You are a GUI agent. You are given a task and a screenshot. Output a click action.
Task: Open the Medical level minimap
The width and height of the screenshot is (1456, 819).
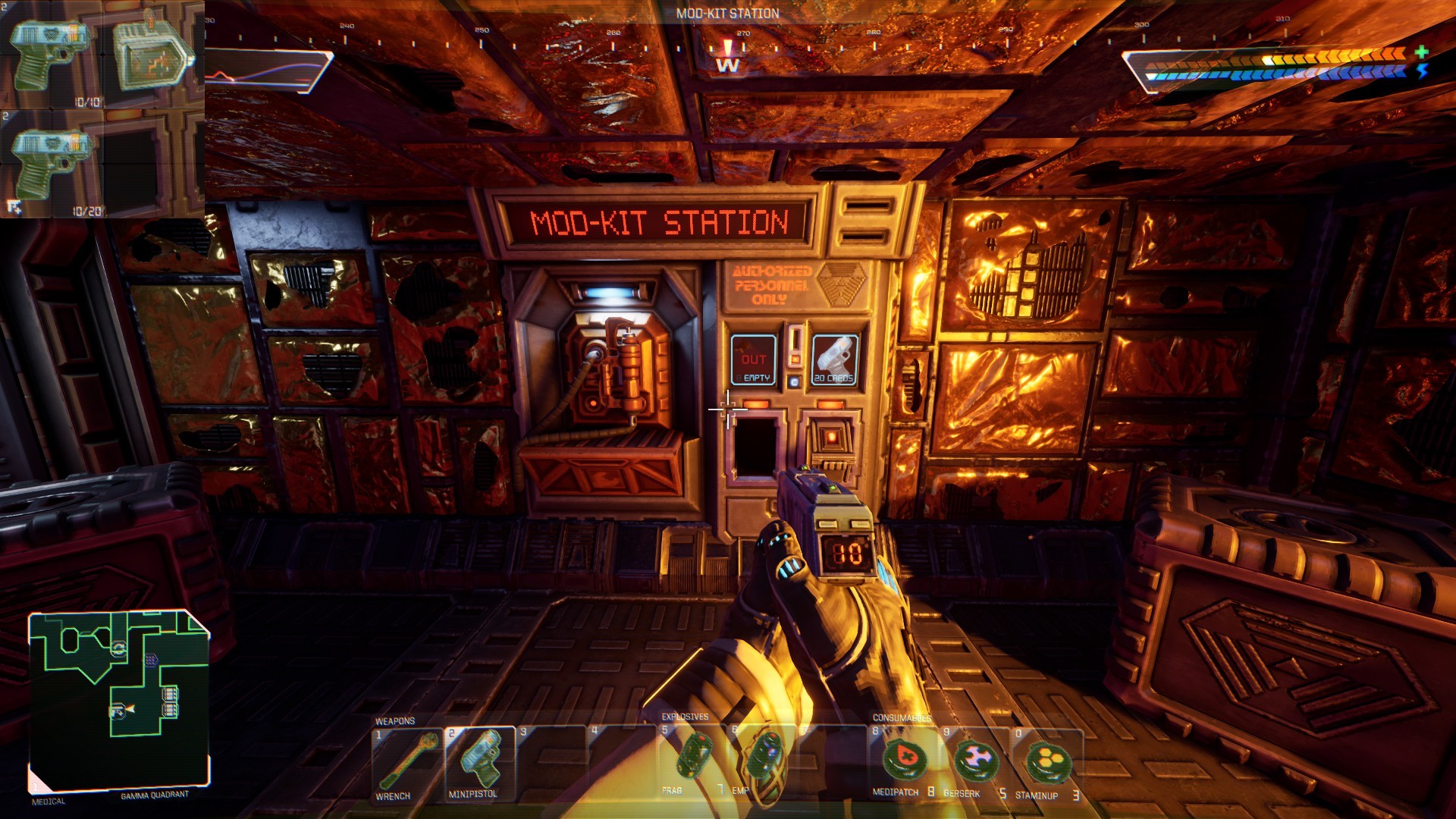tap(119, 700)
